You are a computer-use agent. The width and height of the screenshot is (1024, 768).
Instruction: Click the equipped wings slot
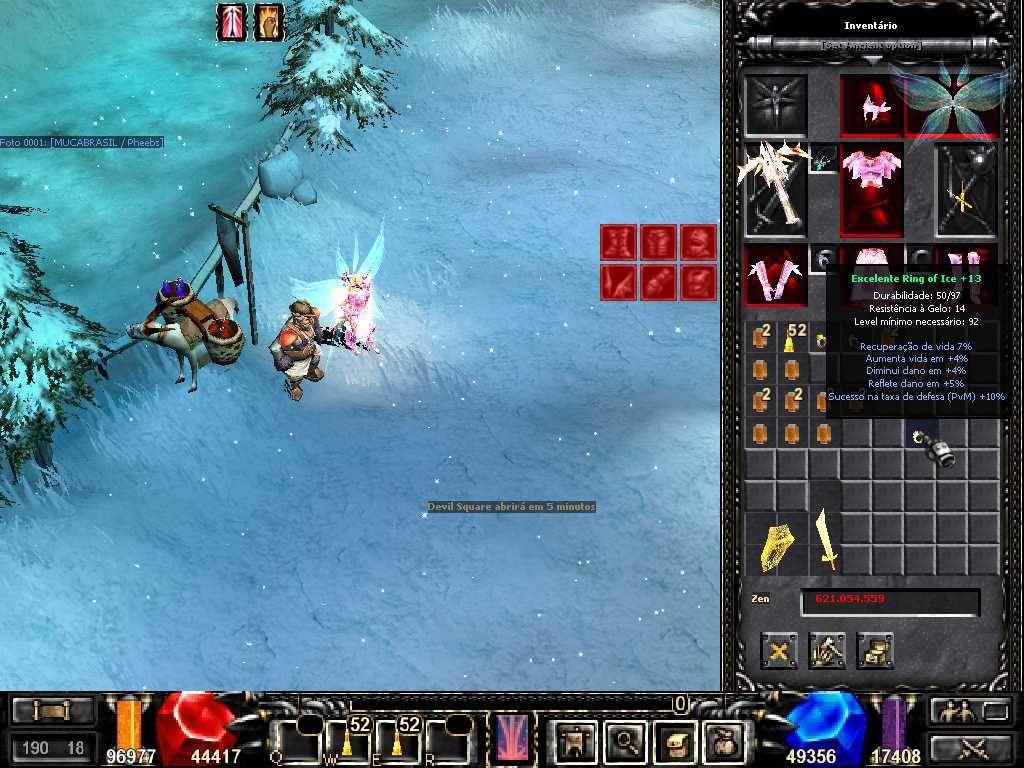click(952, 106)
